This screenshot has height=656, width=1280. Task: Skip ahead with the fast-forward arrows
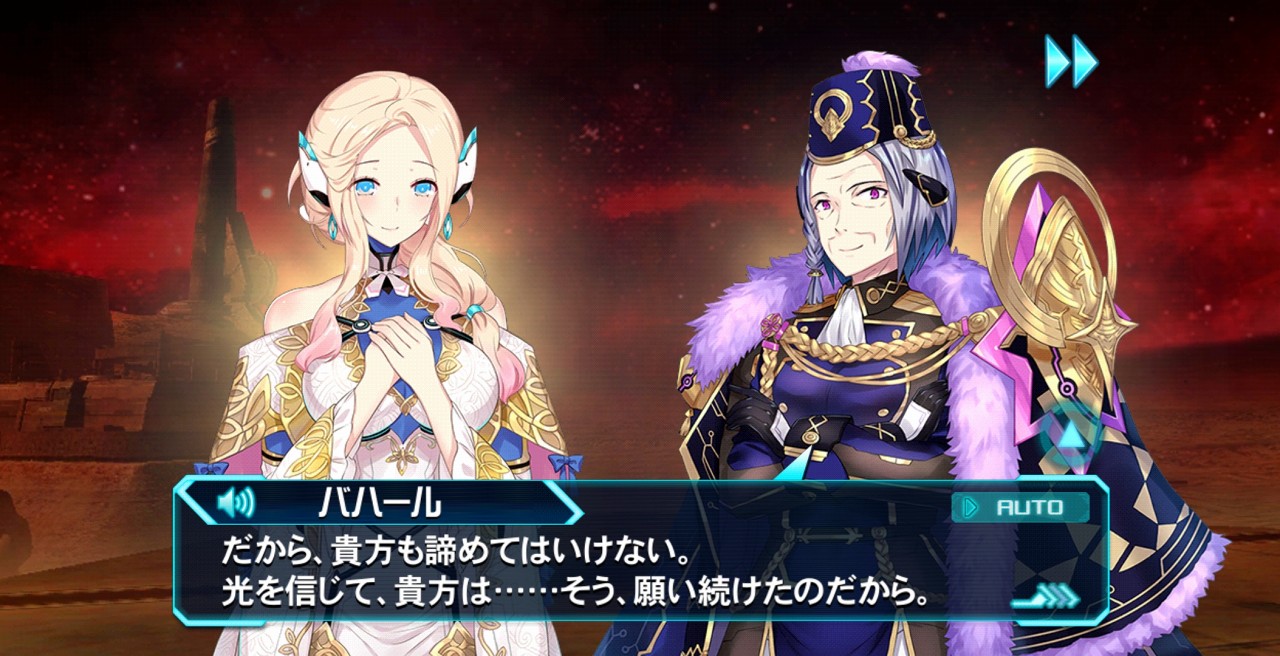click(x=1071, y=60)
